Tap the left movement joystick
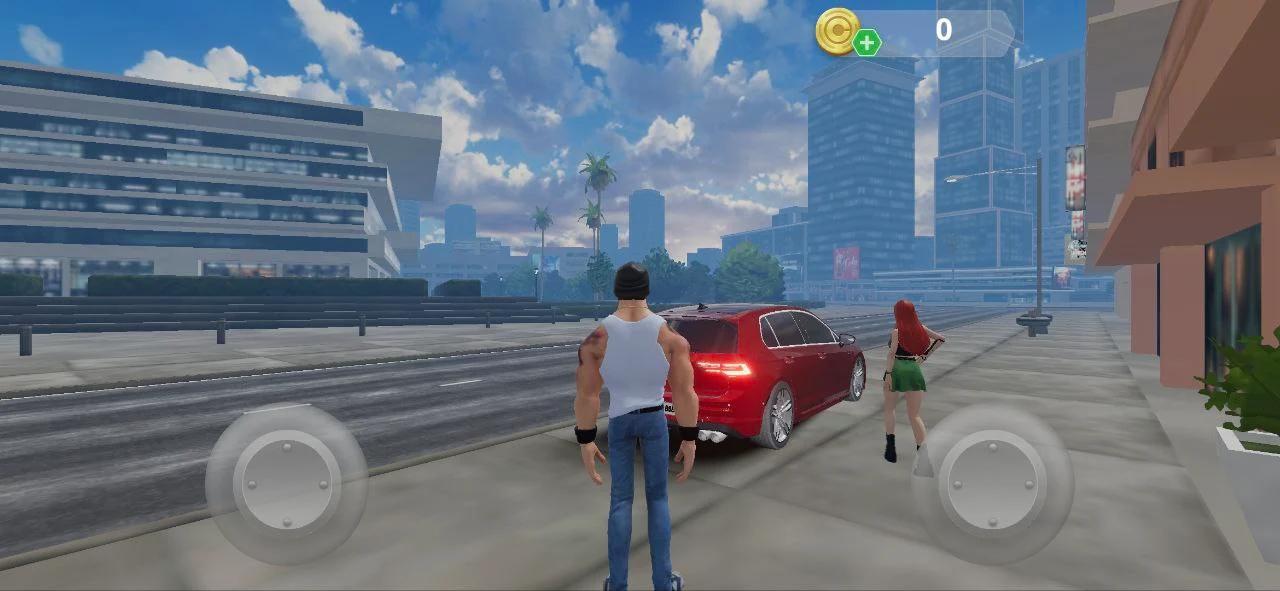Screen dimensions: 1280x591 (x=287, y=481)
